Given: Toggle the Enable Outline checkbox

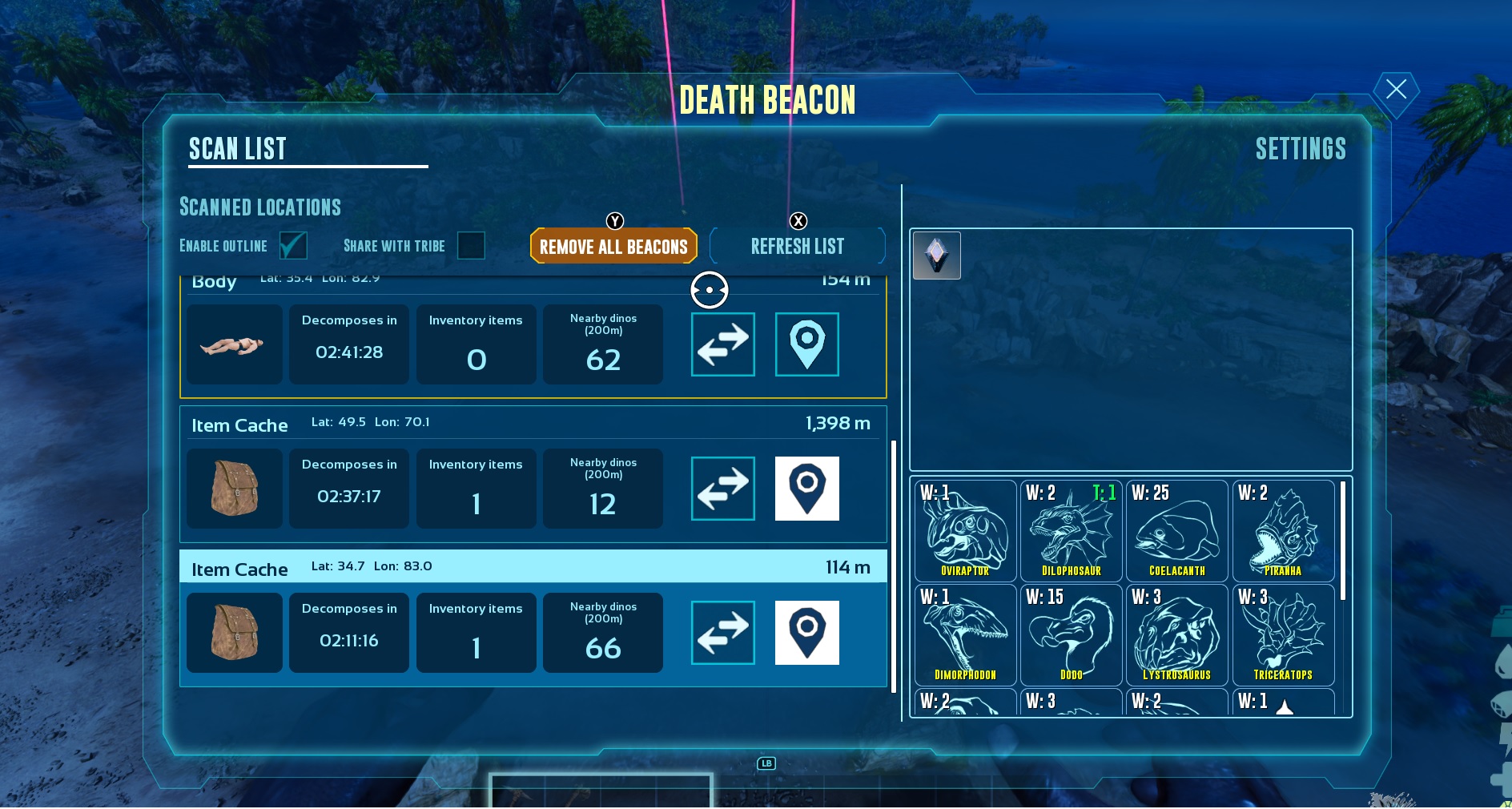Looking at the screenshot, I should pyautogui.click(x=294, y=246).
